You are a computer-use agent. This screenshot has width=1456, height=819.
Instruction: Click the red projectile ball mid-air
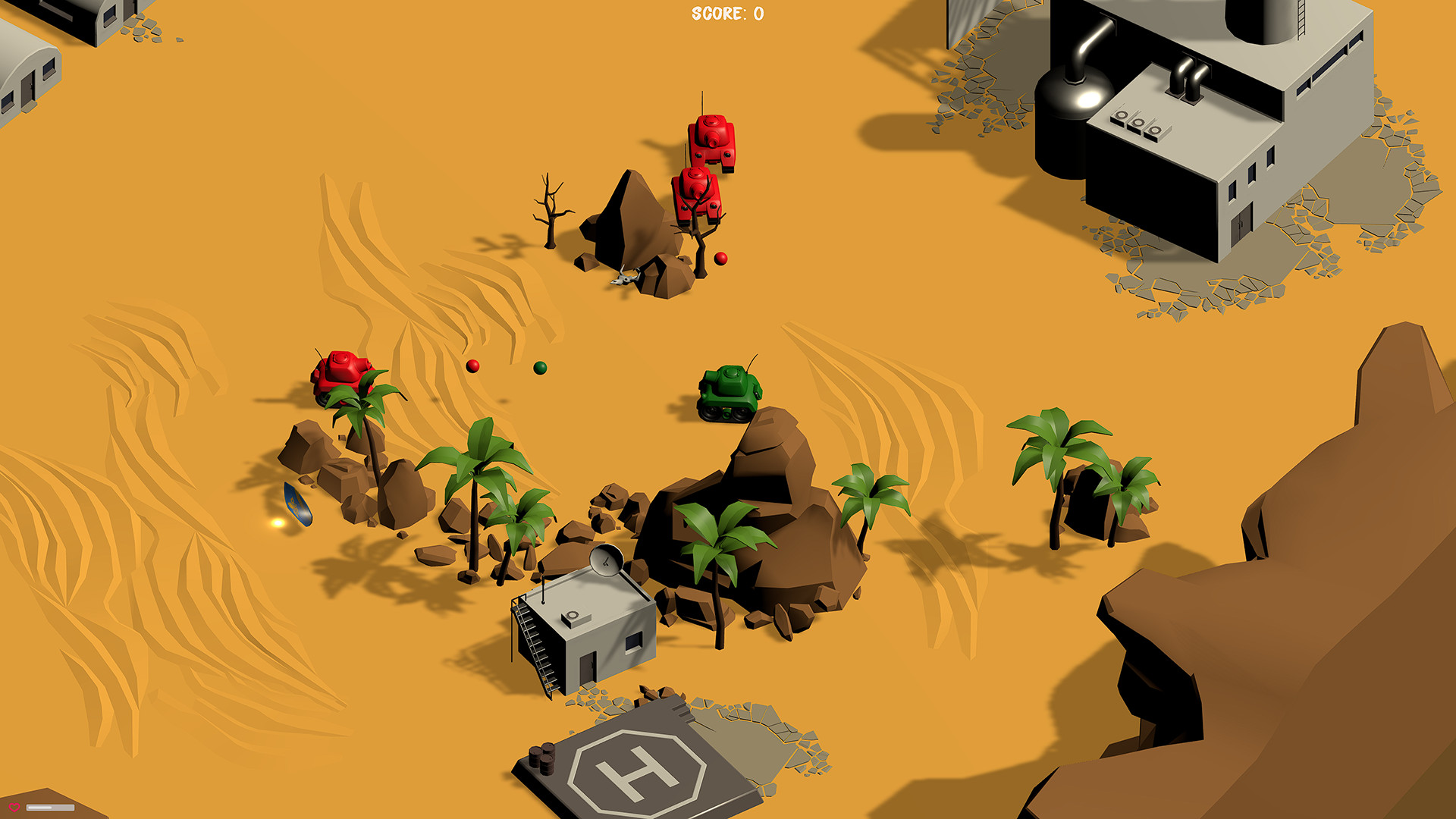472,364
